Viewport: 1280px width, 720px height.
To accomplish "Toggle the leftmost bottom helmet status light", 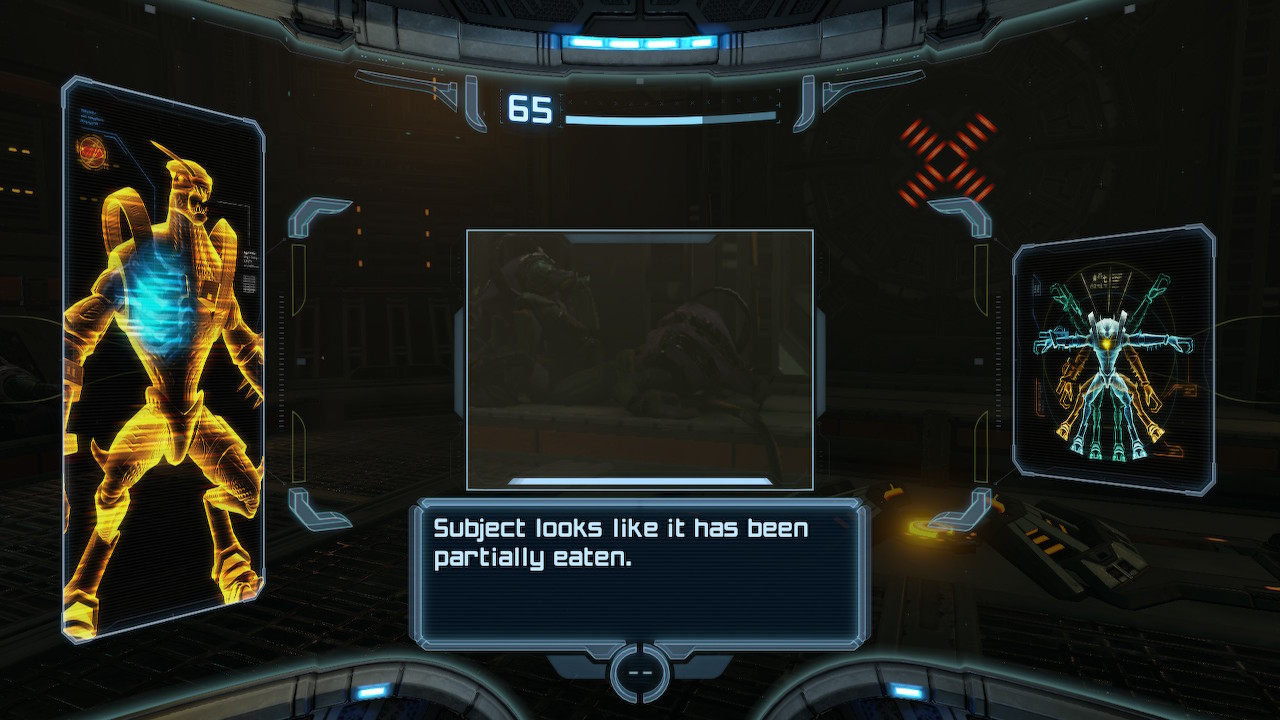I will coord(371,690).
